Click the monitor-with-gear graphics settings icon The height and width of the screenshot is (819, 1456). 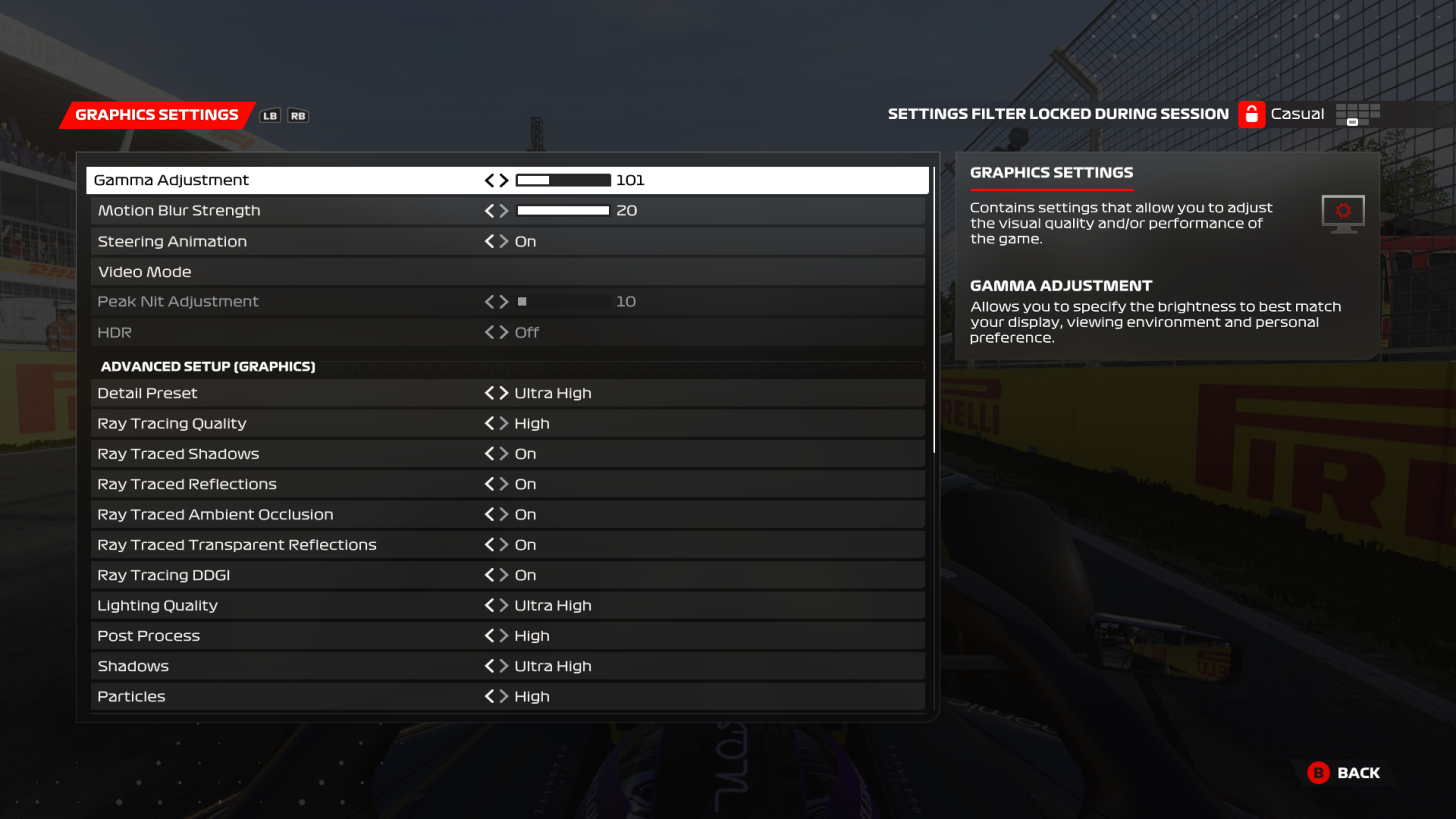coord(1342,213)
